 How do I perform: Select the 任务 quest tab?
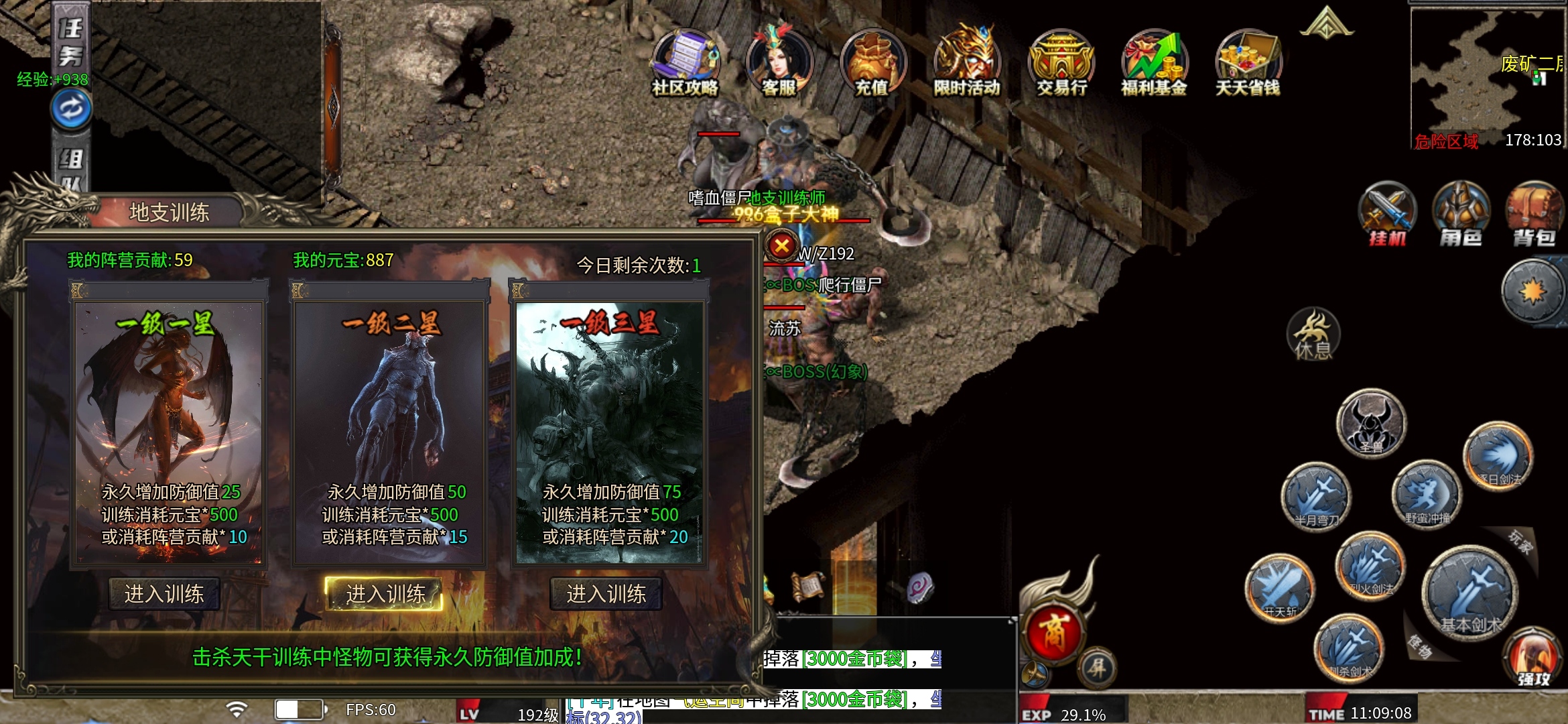coord(70,42)
